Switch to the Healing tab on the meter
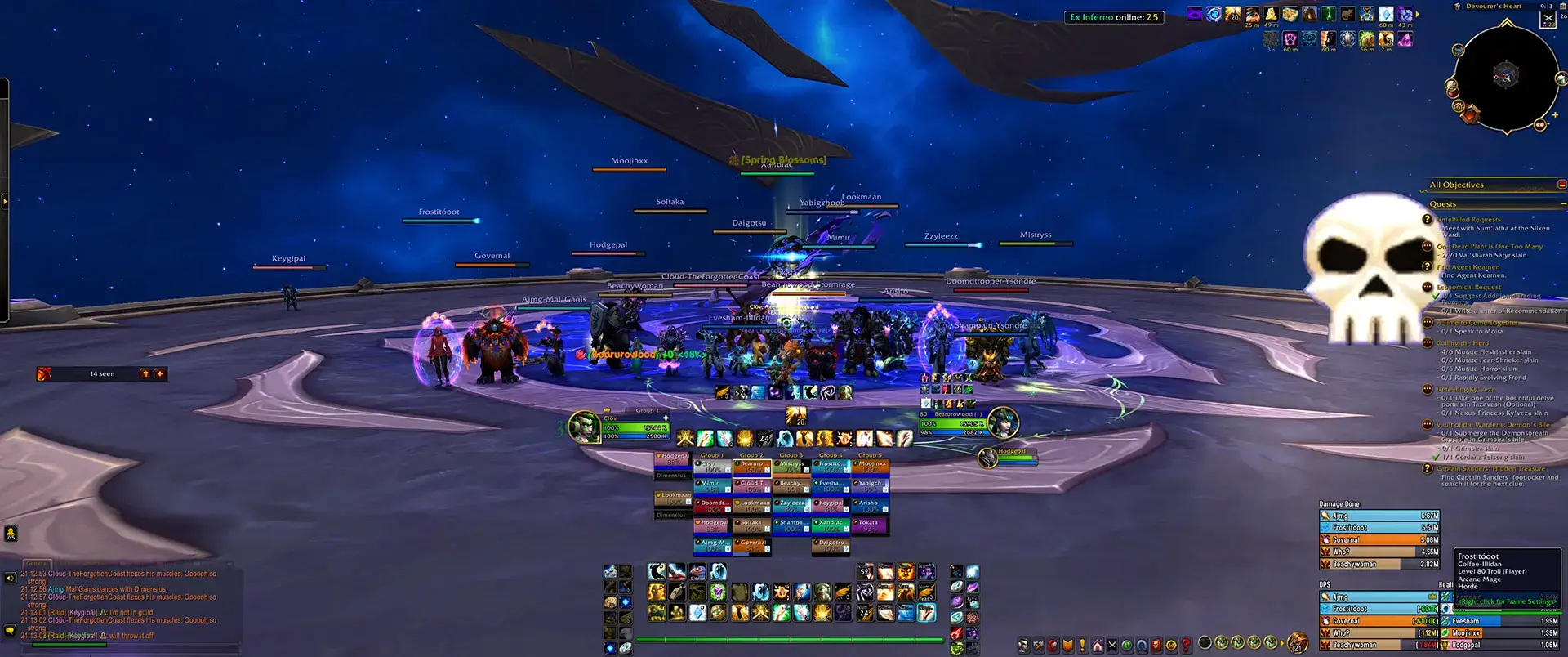Screen dimensions: 1568x657 1445,584
